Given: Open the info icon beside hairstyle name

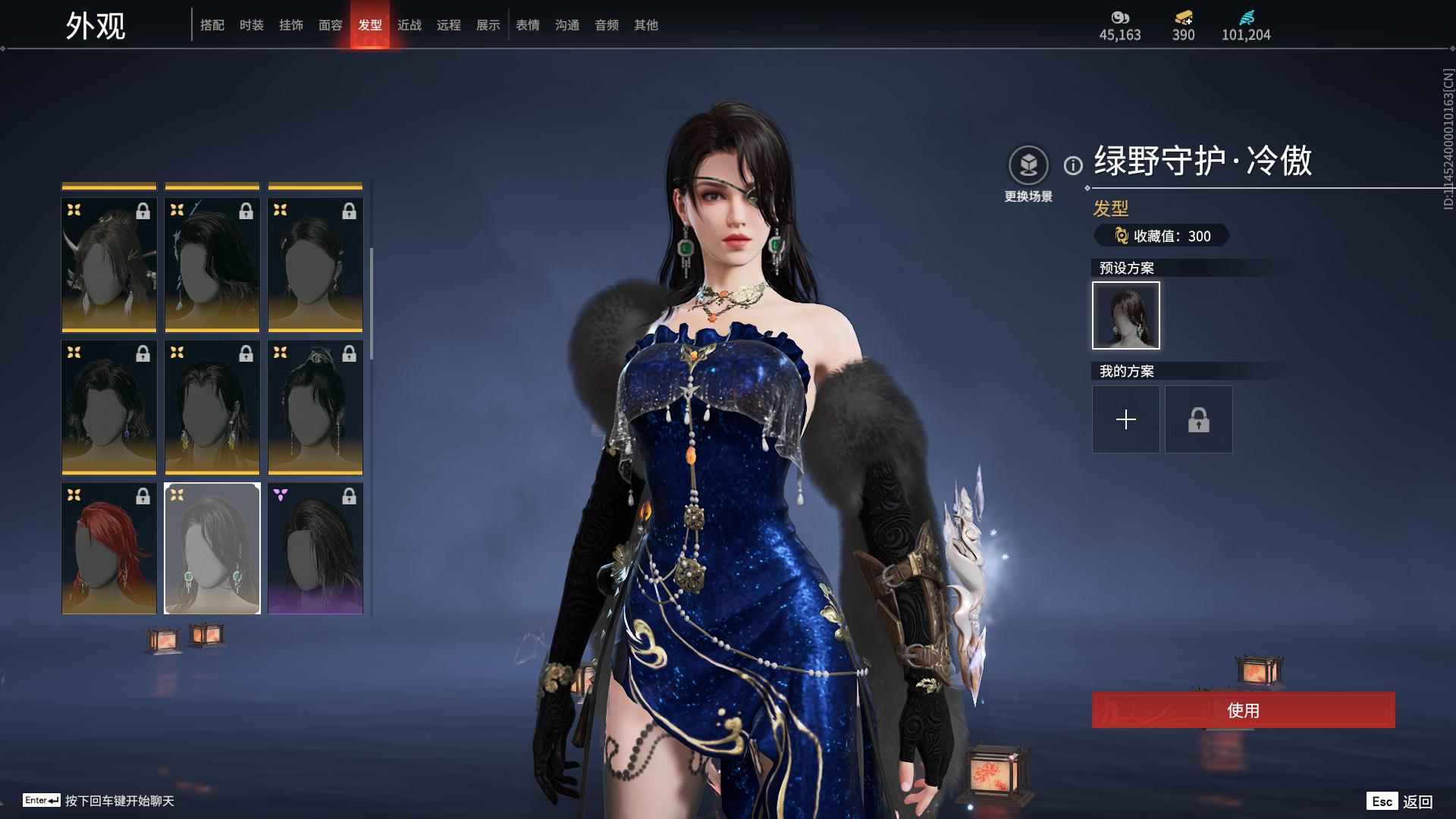Looking at the screenshot, I should (x=1073, y=165).
